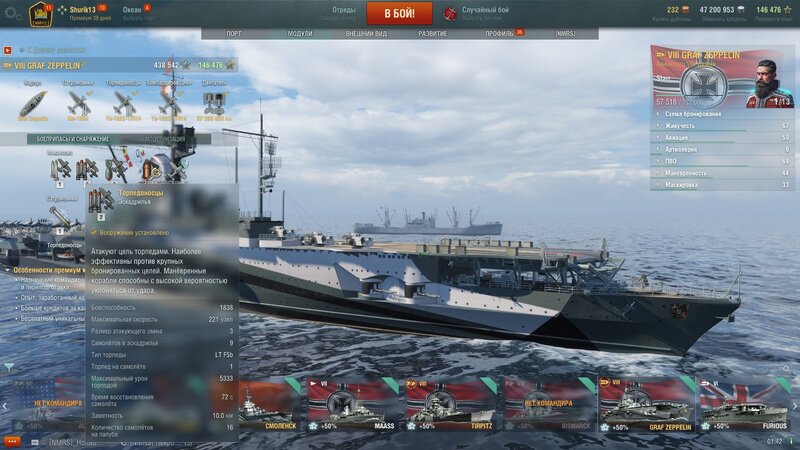Switch to the МОДЕРНИЗАЦИЯ tab
This screenshot has height=450, width=800.
coord(166,139)
